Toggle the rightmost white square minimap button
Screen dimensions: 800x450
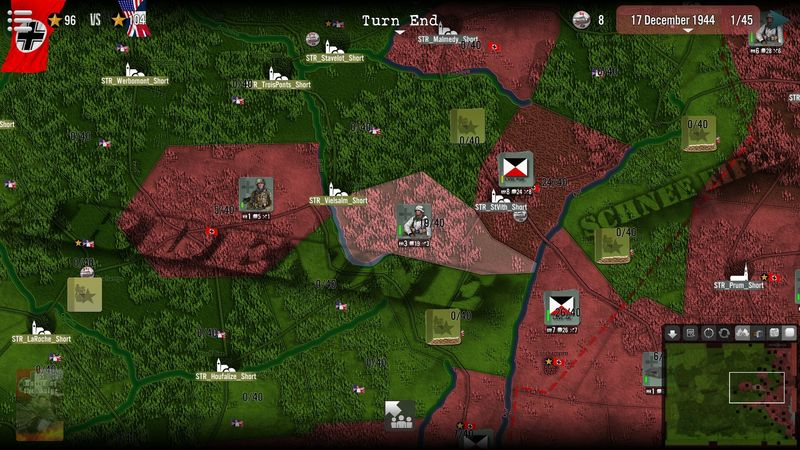tap(789, 333)
